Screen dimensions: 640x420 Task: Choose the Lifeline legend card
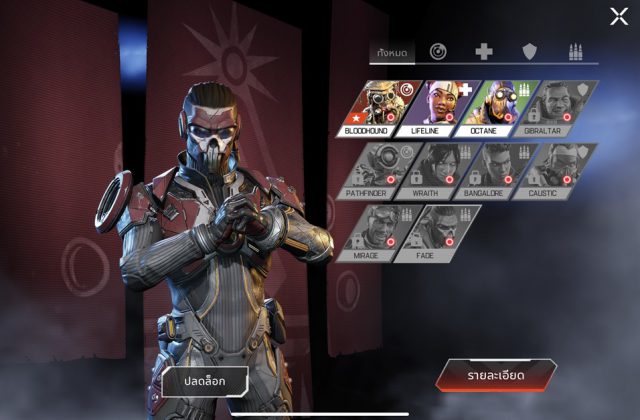pos(441,107)
